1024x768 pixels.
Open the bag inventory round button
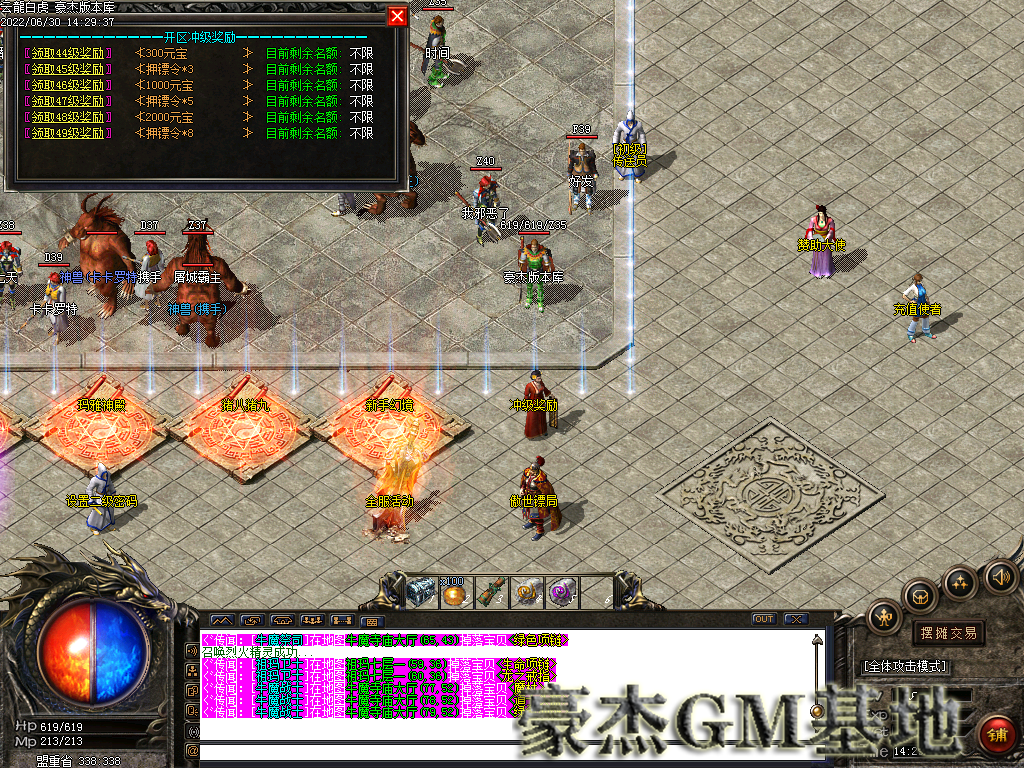pyautogui.click(x=920, y=596)
